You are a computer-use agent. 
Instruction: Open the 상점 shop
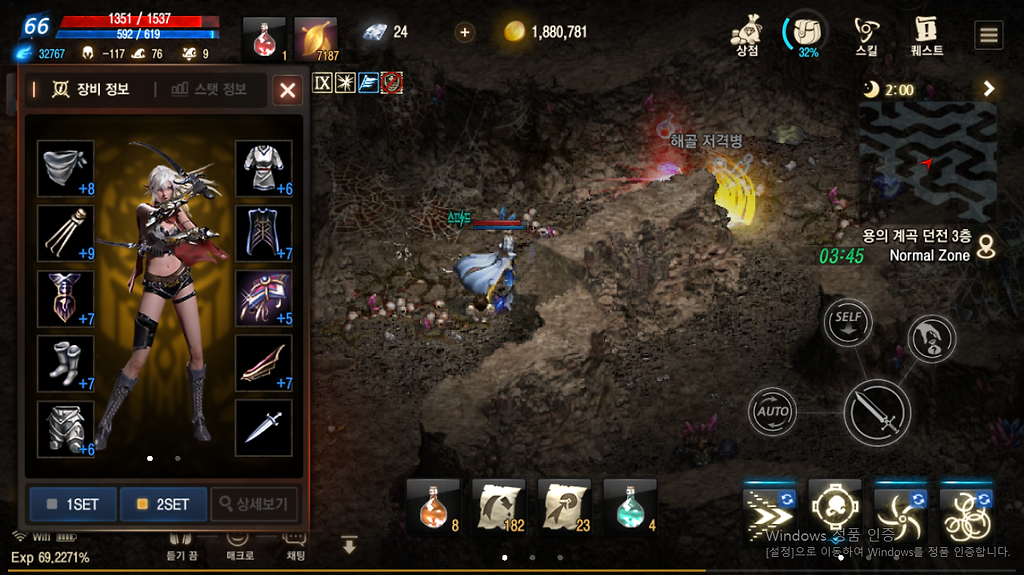coord(747,37)
